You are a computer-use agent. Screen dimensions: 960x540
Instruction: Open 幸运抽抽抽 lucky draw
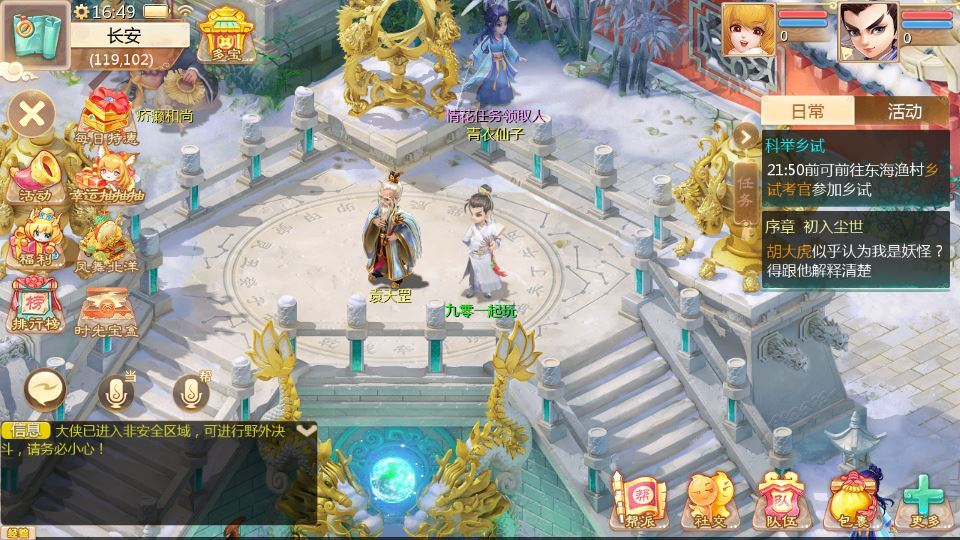[x=110, y=178]
